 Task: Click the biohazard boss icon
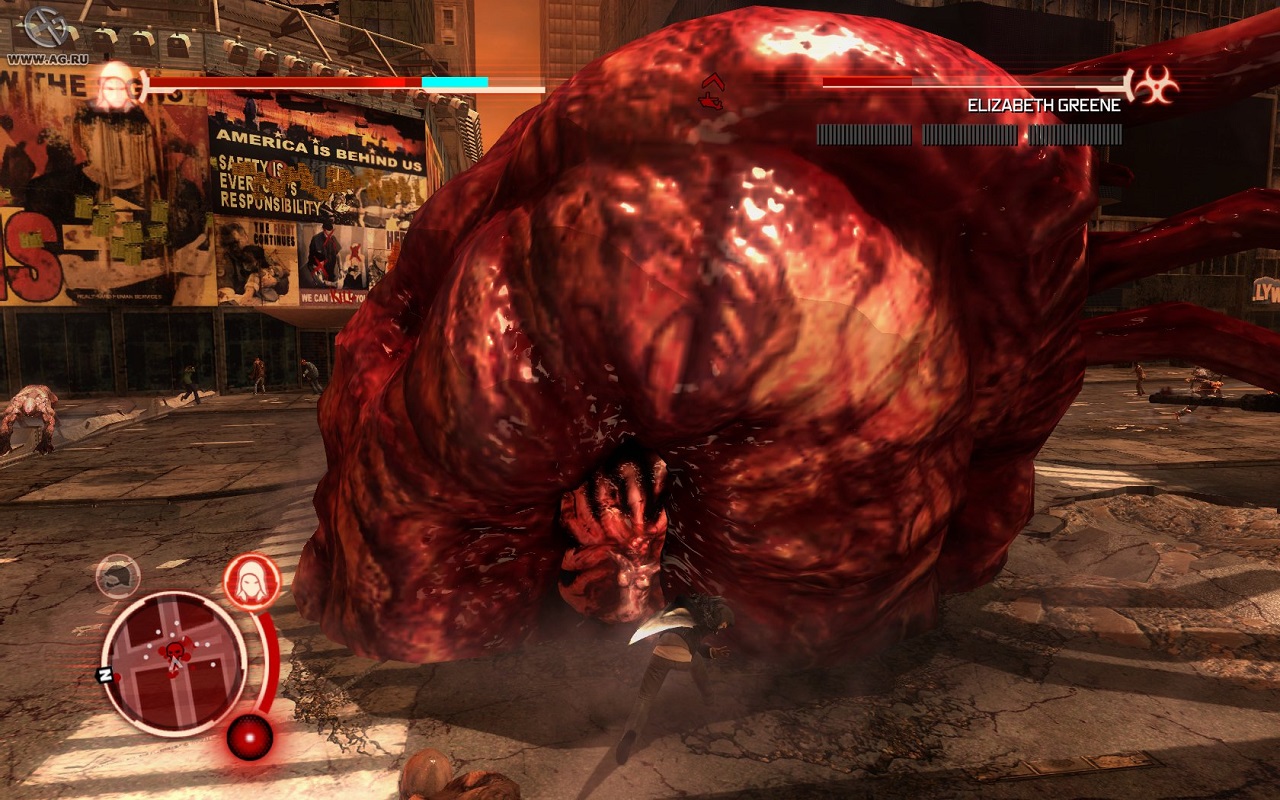[x=1155, y=86]
